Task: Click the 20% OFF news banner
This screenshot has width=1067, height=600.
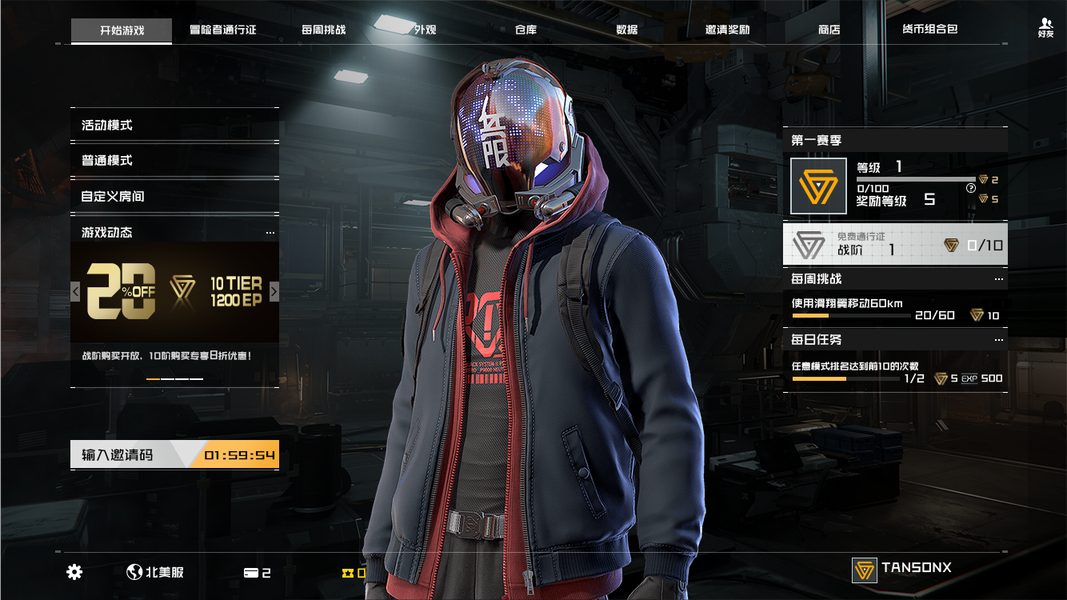Action: 174,292
